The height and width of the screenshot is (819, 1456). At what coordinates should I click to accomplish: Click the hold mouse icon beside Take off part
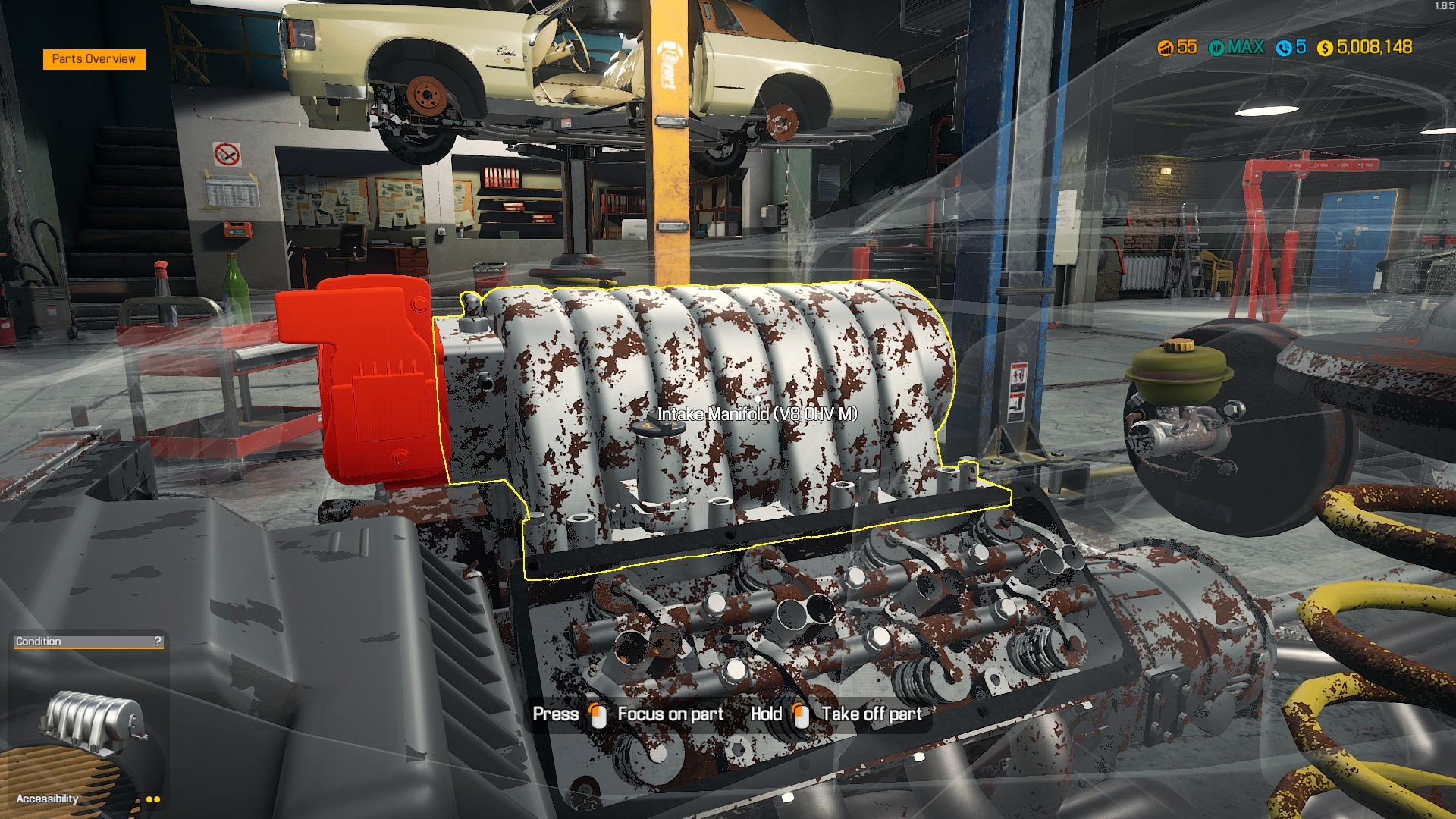(x=800, y=714)
